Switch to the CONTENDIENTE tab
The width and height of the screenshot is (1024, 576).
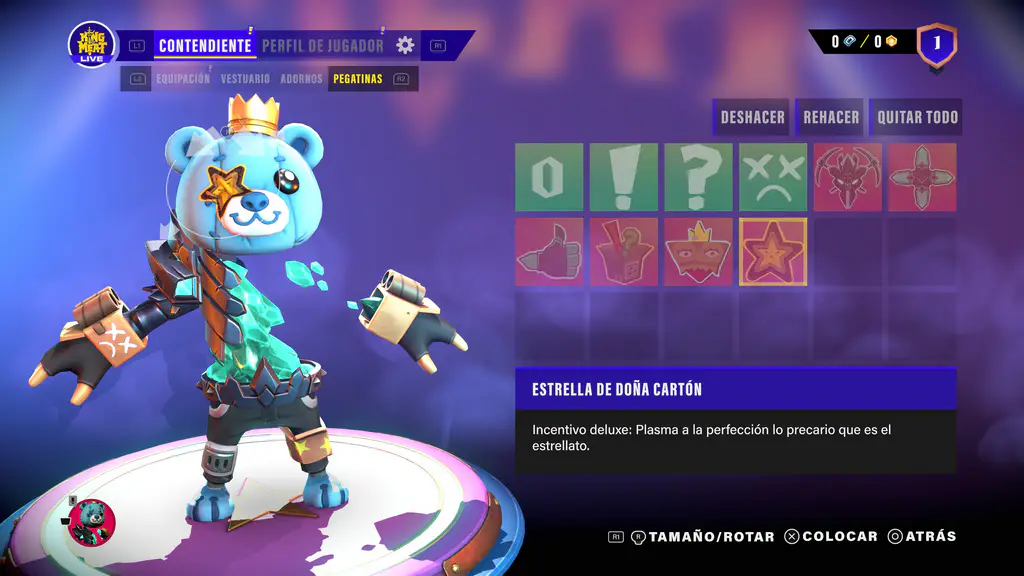[x=204, y=45]
